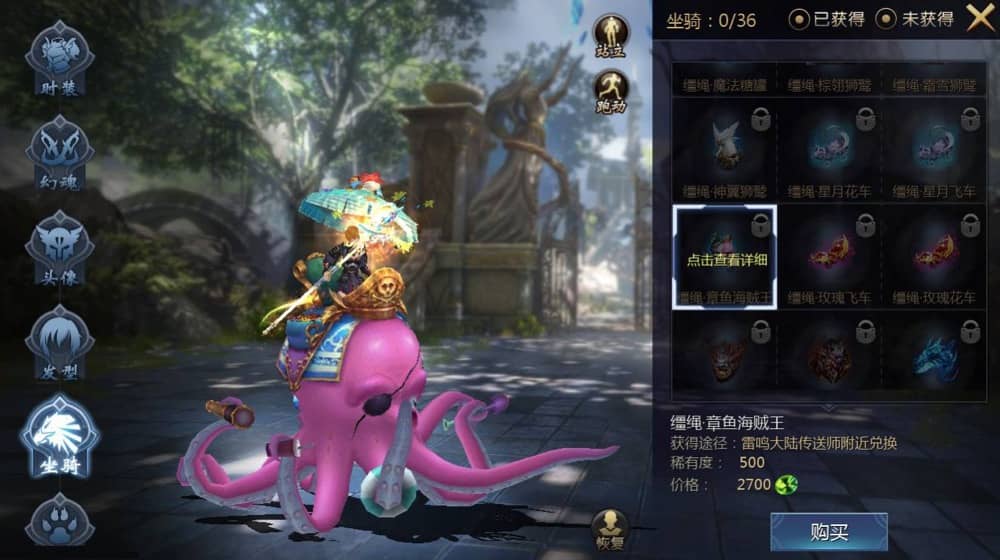The height and width of the screenshot is (560, 1000).
Task: Filter by 已获得 obtained mounts
Action: pos(827,19)
